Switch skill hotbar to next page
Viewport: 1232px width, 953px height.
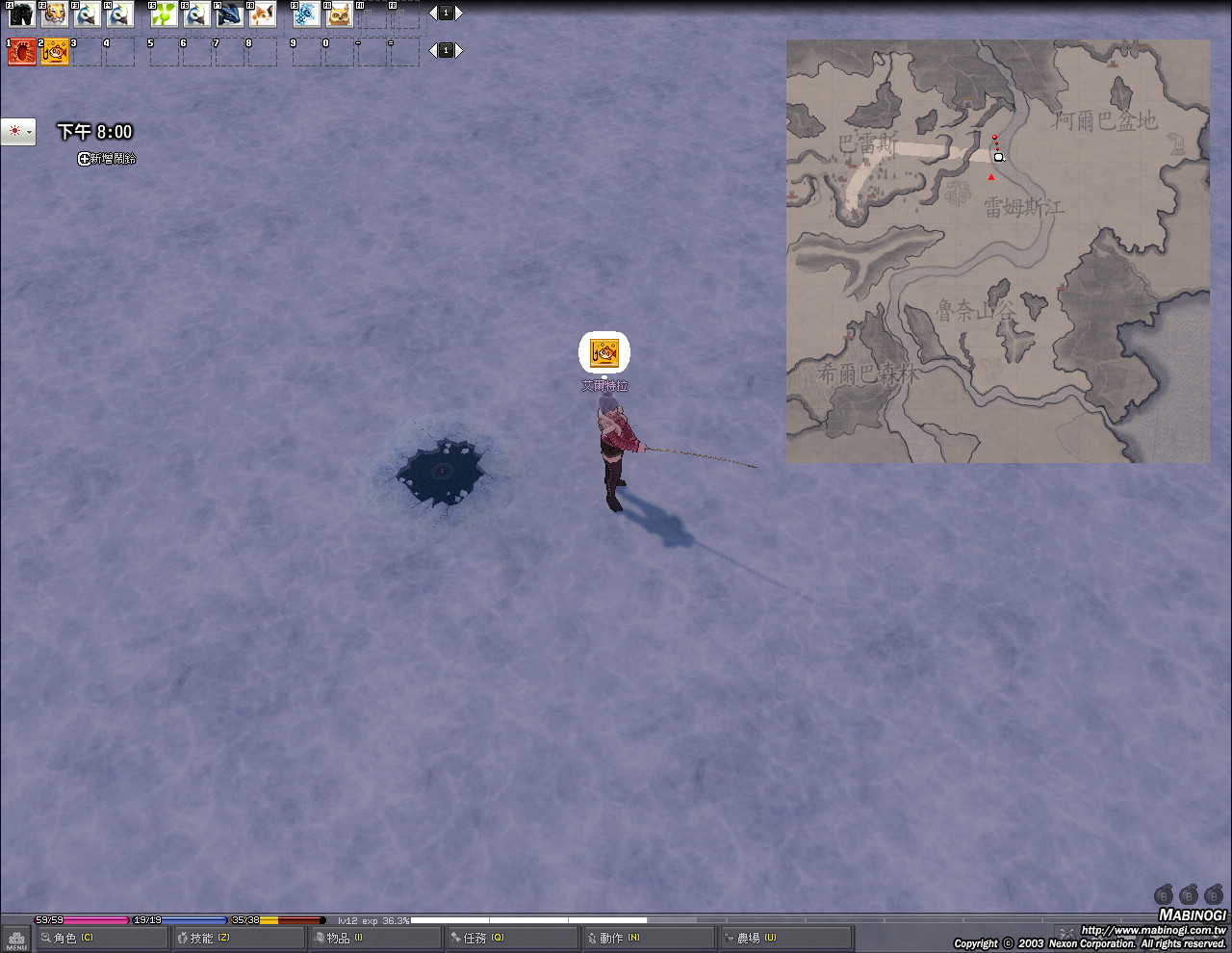pos(459,50)
